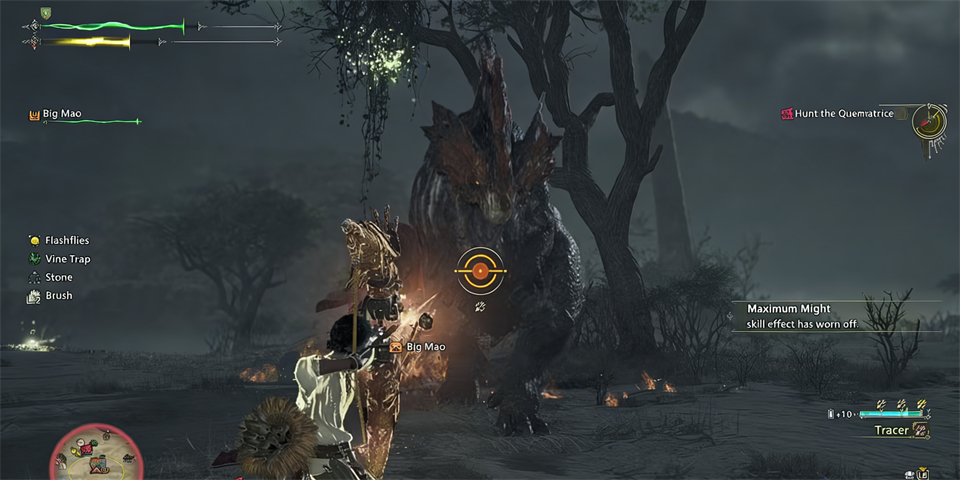Select Flashflies from the item list
The image size is (960, 480).
(x=65, y=240)
